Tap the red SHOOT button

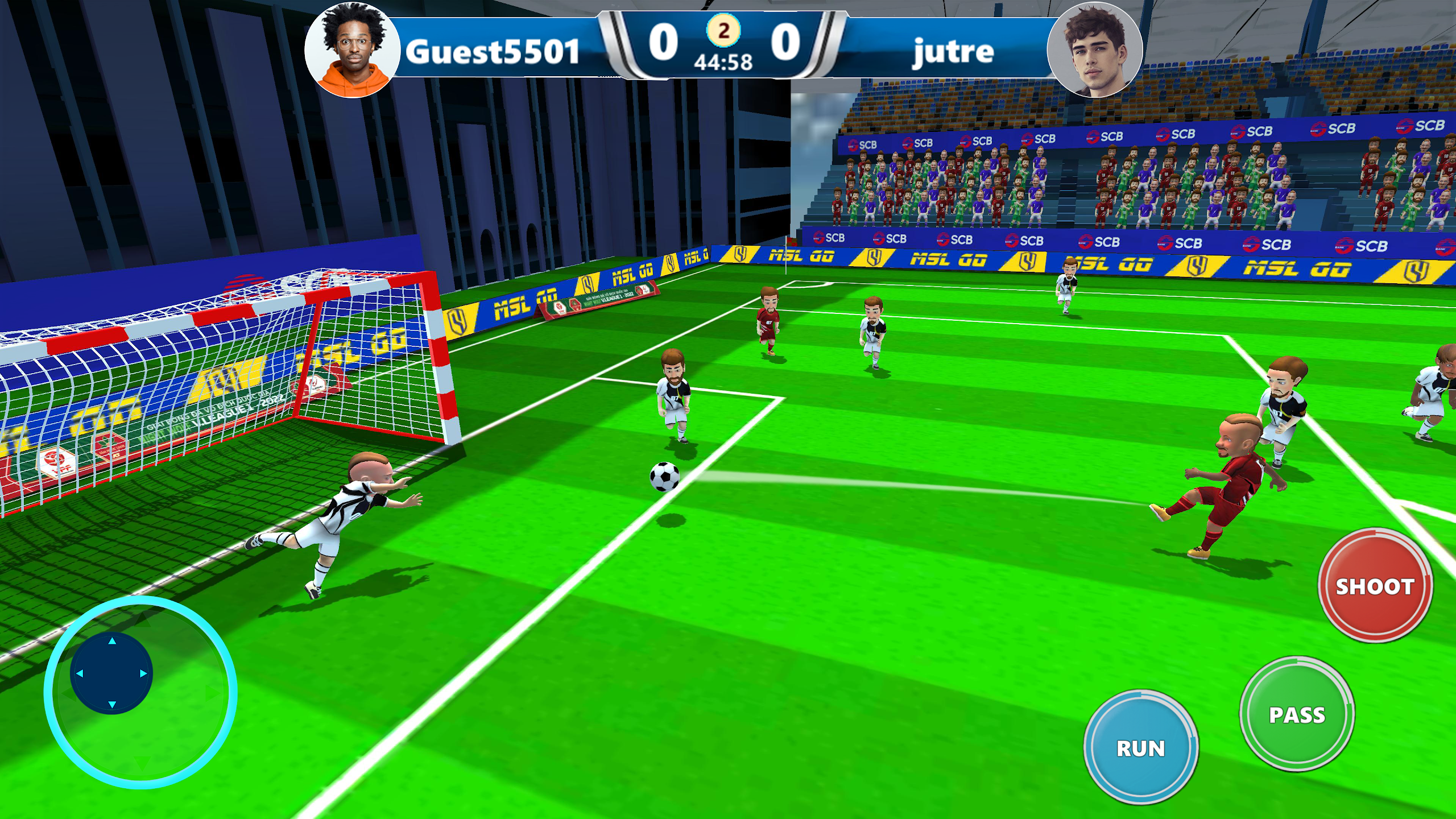[x=1375, y=586]
